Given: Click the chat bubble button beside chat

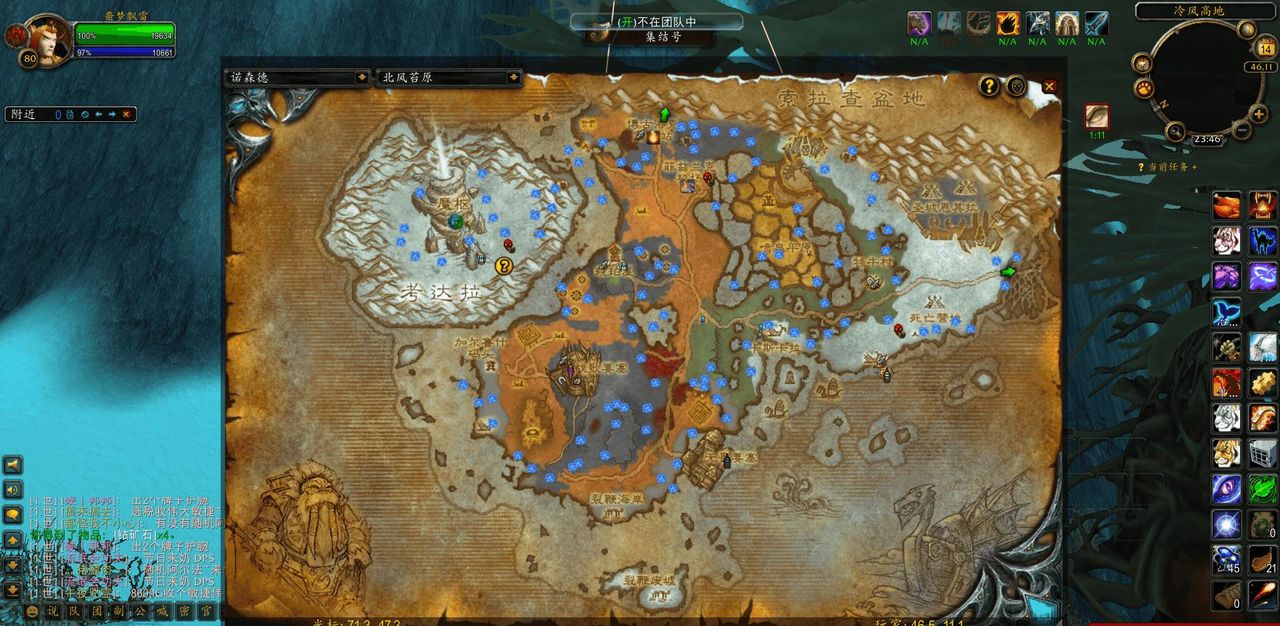Looking at the screenshot, I should 13,514.
